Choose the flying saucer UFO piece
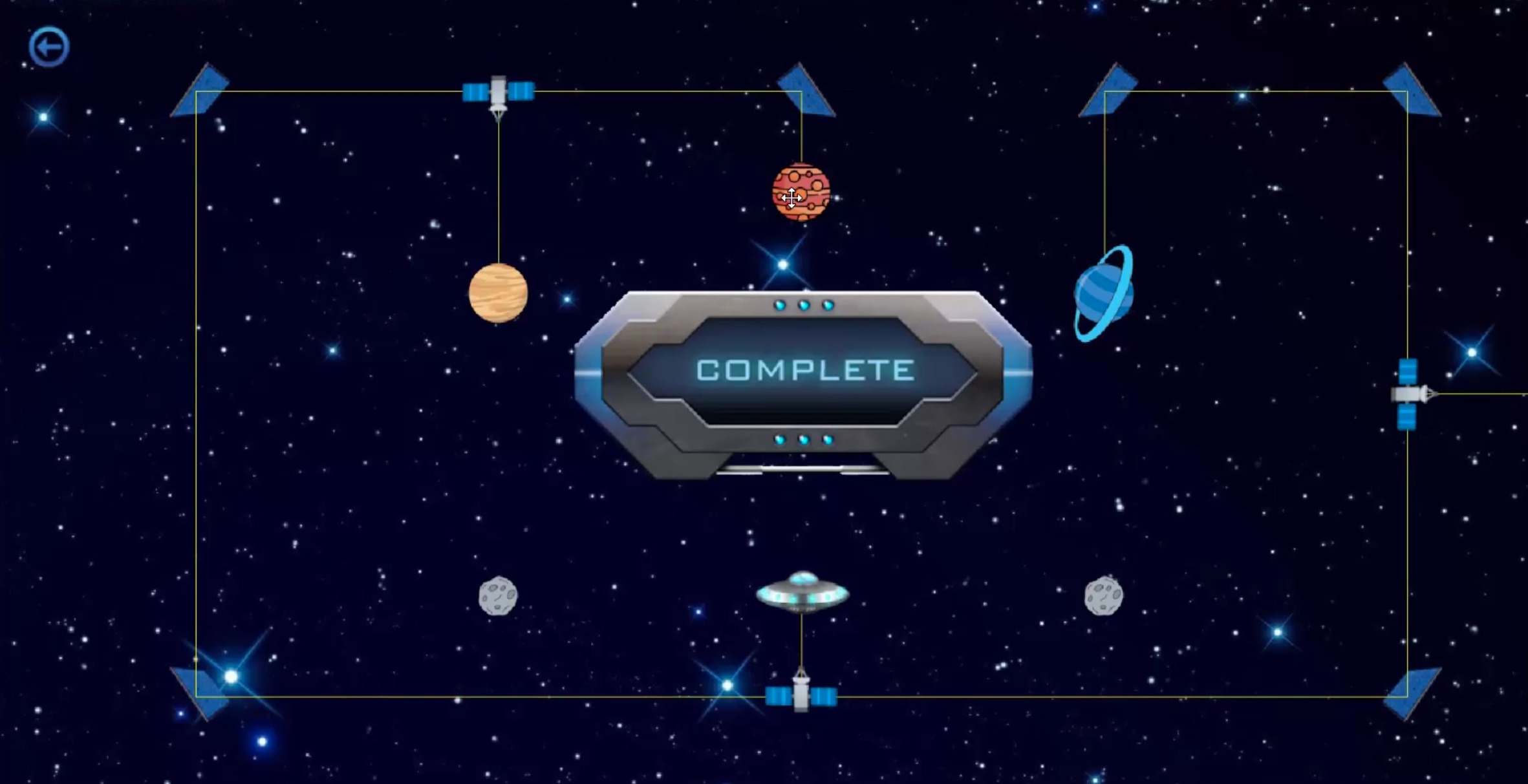 [x=802, y=591]
